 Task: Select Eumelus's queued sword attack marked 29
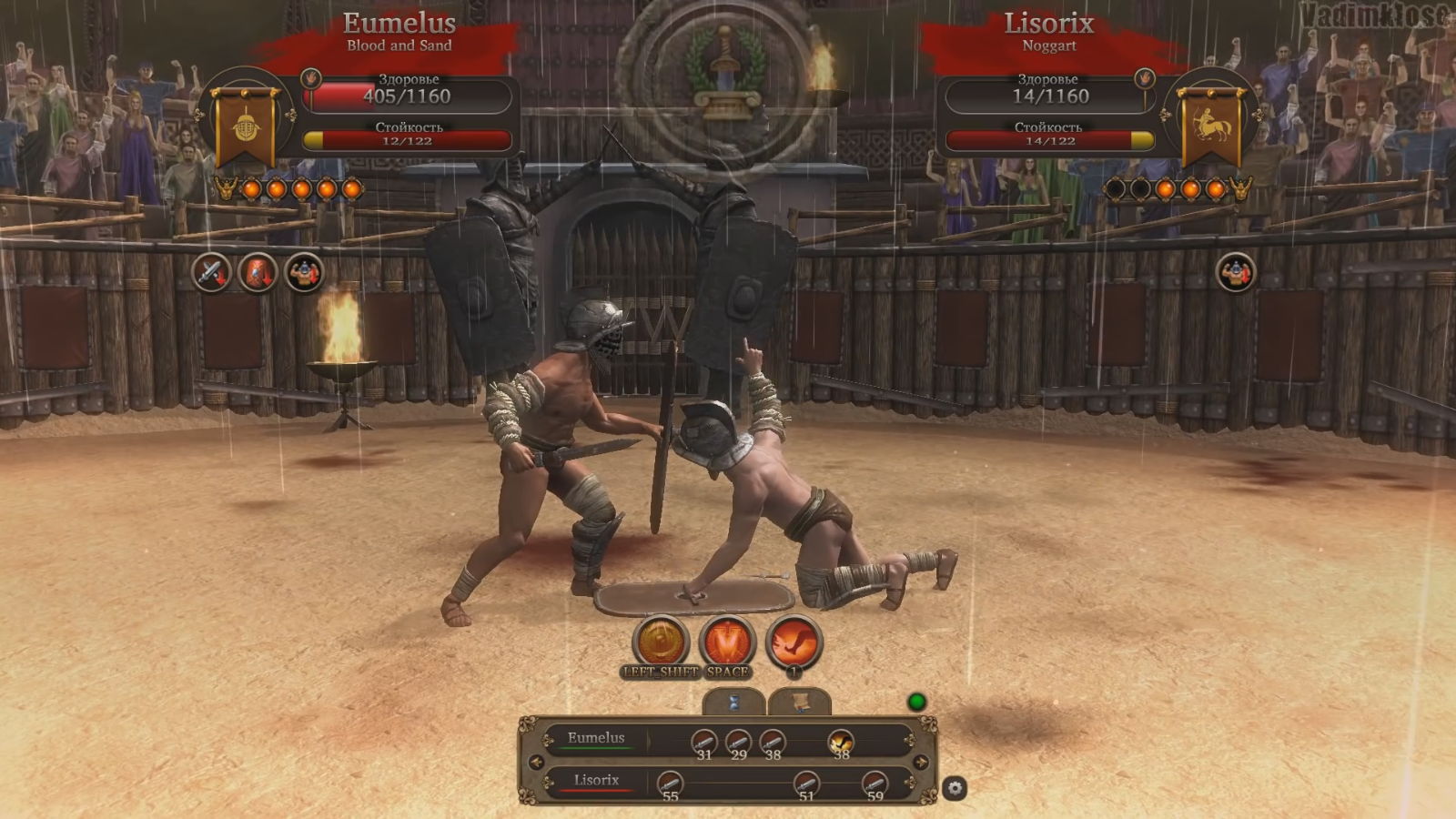click(x=738, y=743)
